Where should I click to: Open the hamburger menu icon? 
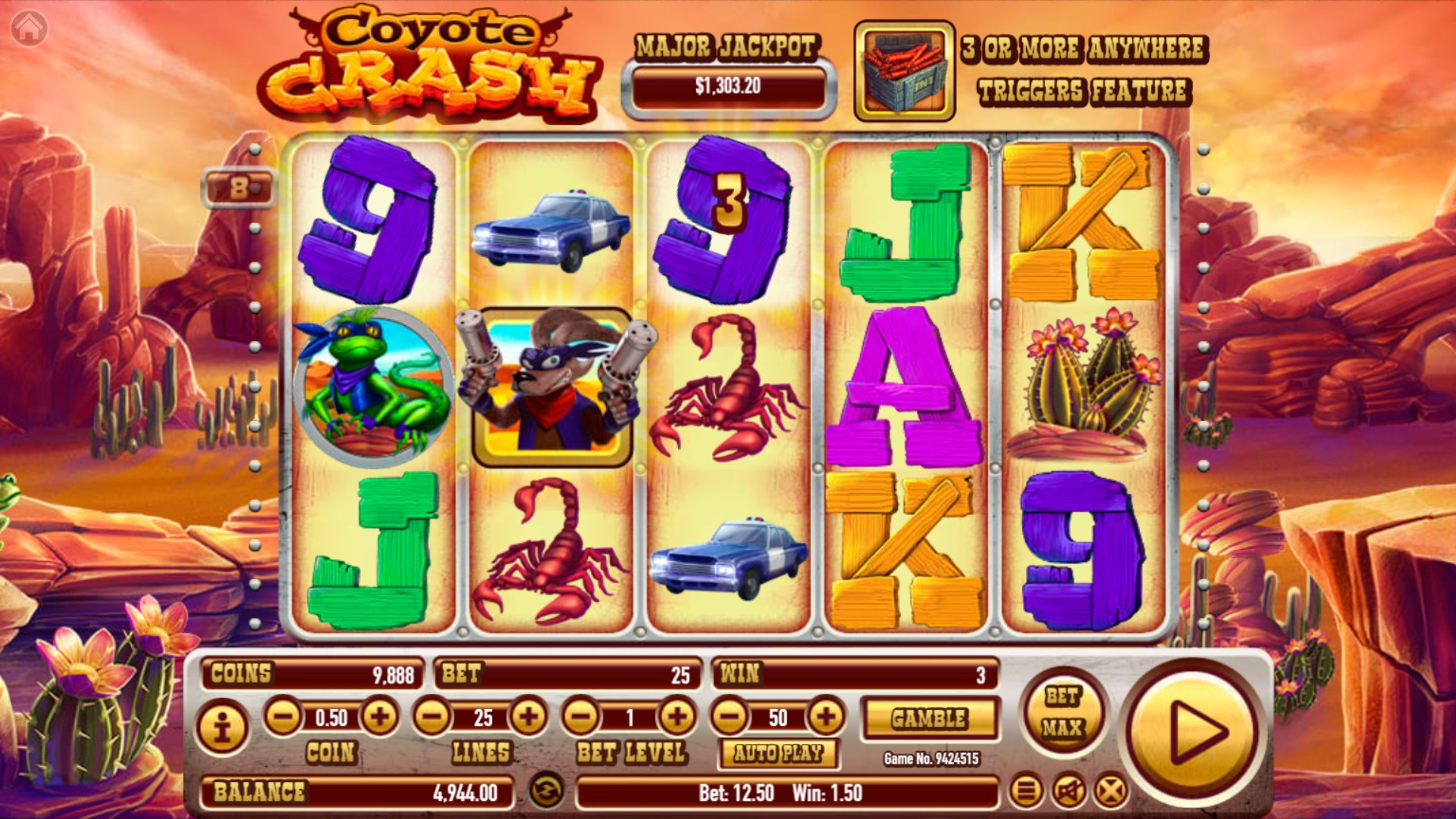[1025, 792]
